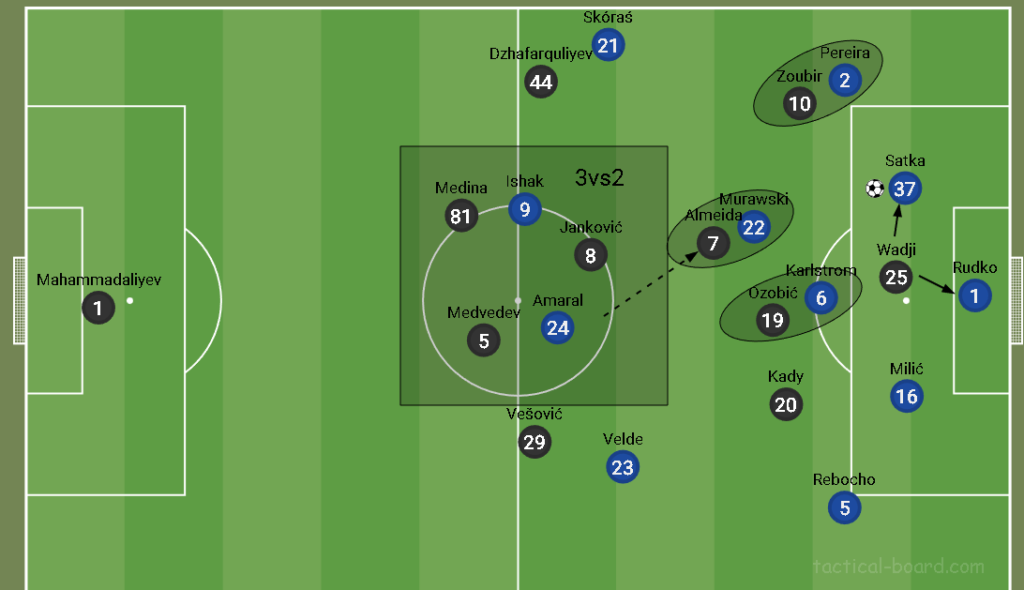
Task: Select Karlstrom's blue number 6 token
Action: (821, 297)
